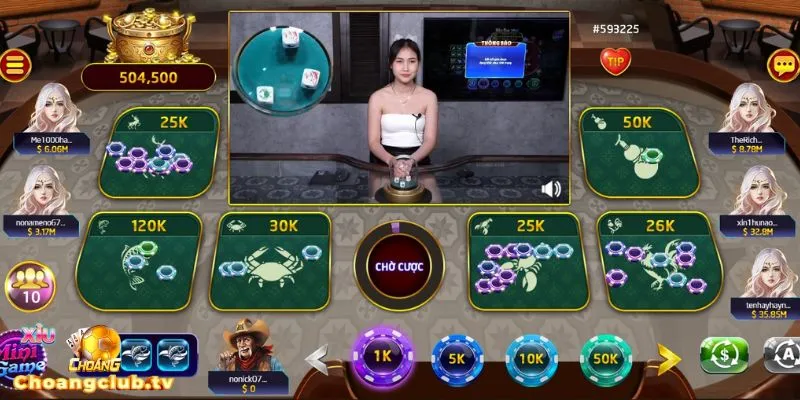800x400 pixels.
Task: Open the hamburger menu
Action: pos(16,65)
